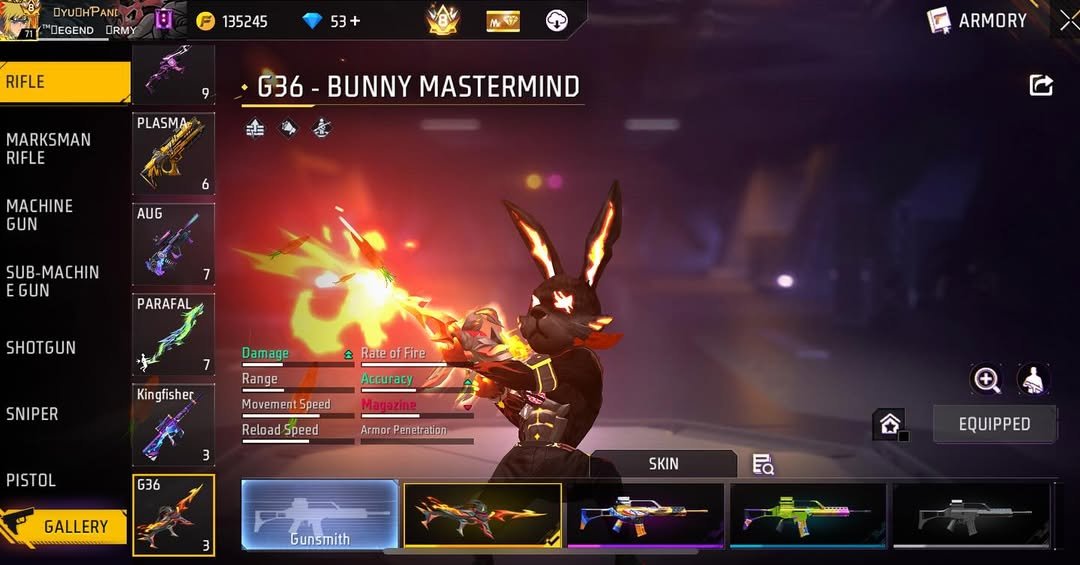Switch to the Pistol category
This screenshot has width=1080, height=565.
pos(31,480)
